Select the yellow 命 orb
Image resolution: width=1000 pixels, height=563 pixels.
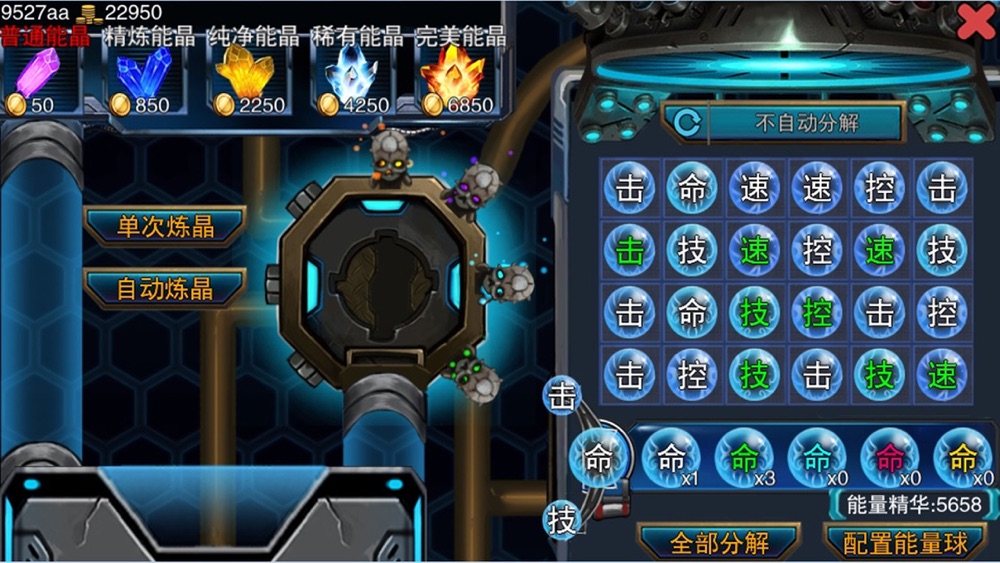tap(962, 458)
